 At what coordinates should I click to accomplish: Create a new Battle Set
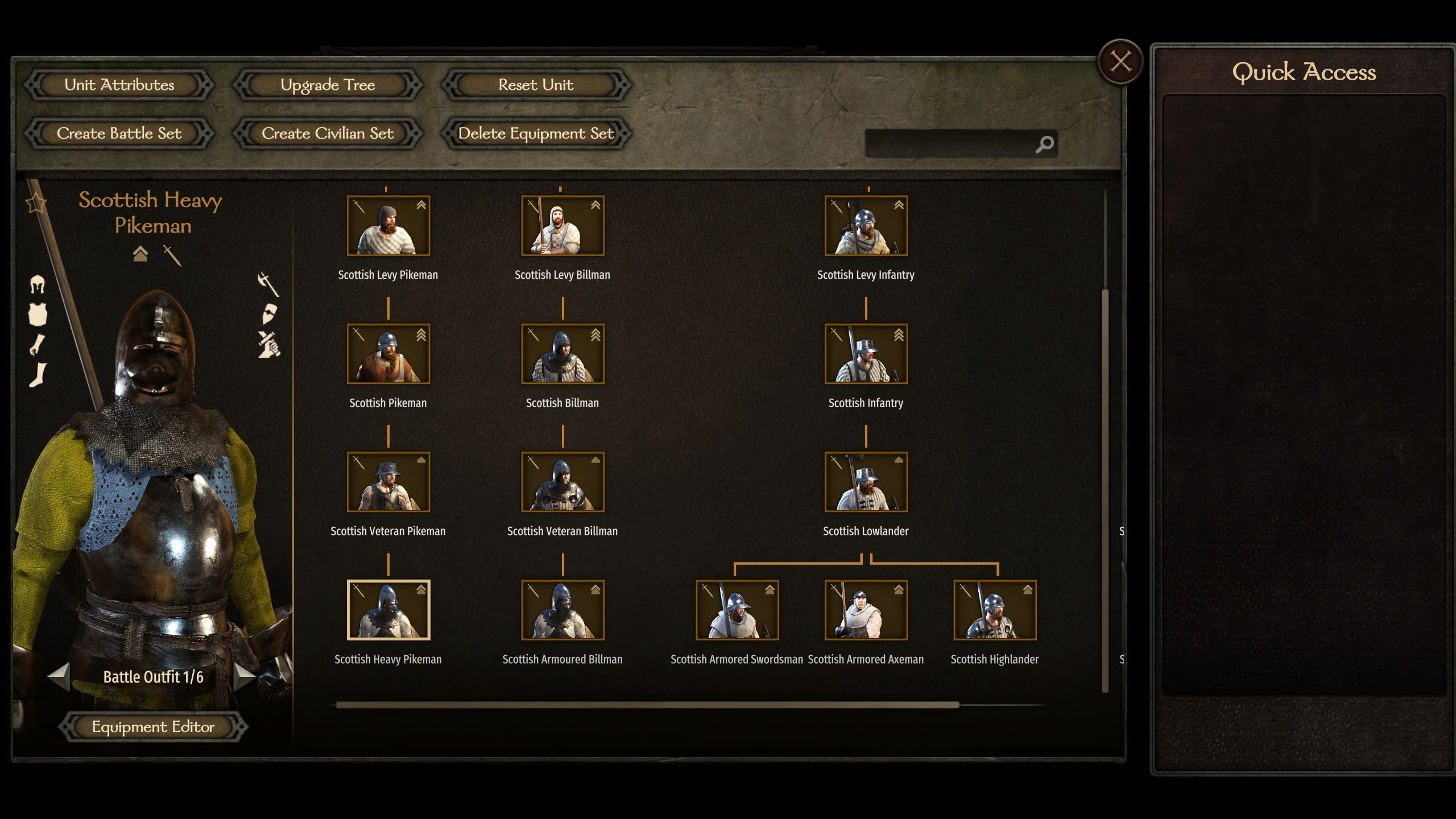coord(119,133)
